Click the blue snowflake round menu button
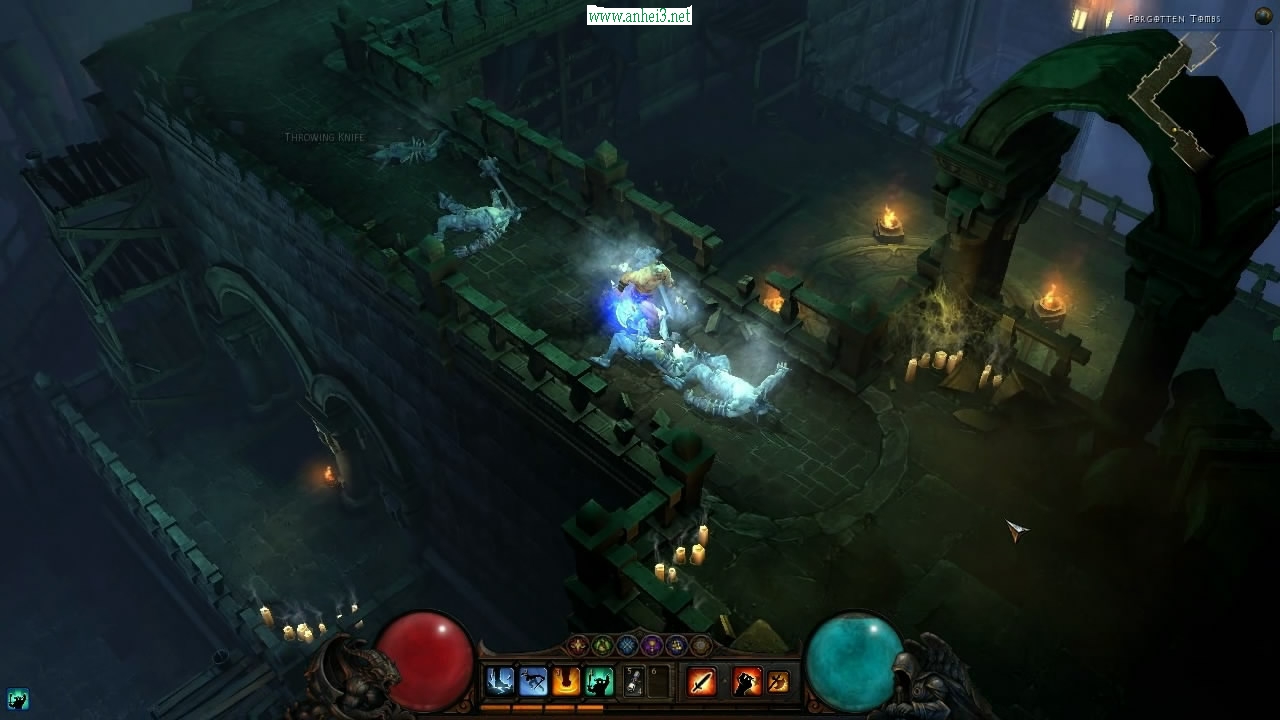This screenshot has height=720, width=1280. point(627,646)
